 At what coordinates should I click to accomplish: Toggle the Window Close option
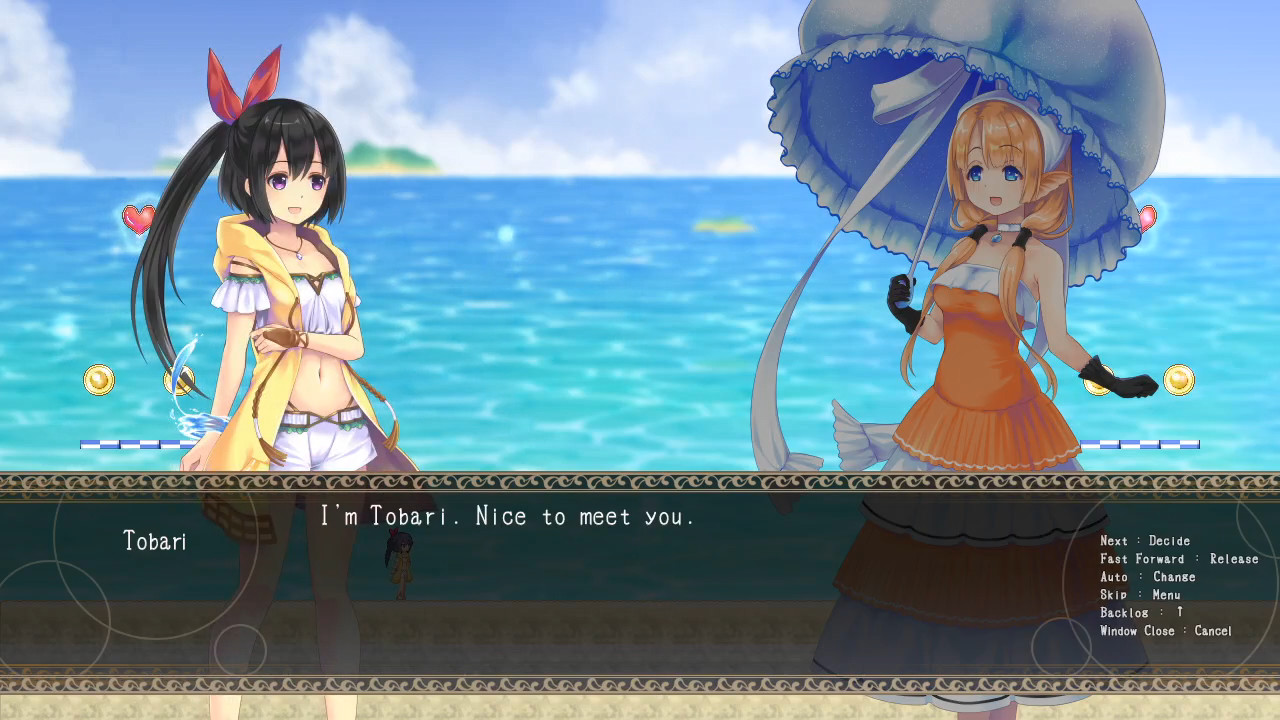pos(1163,631)
